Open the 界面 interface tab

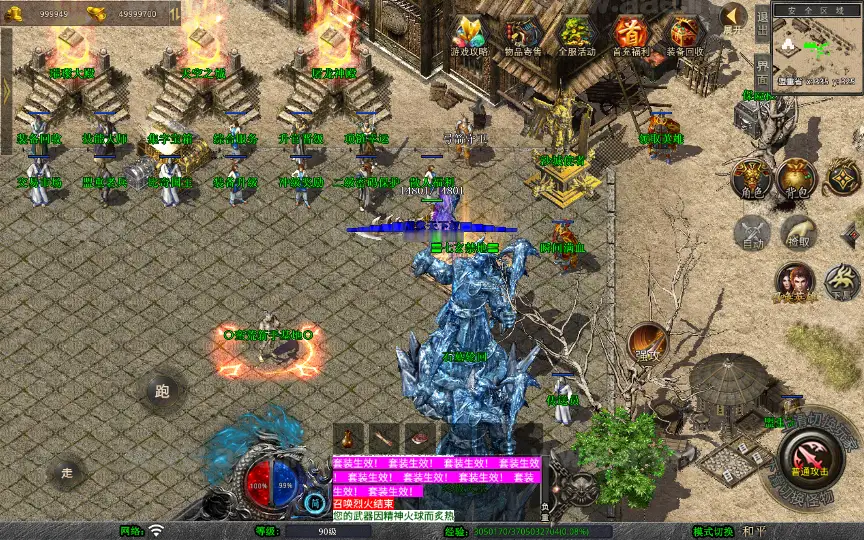(x=762, y=72)
